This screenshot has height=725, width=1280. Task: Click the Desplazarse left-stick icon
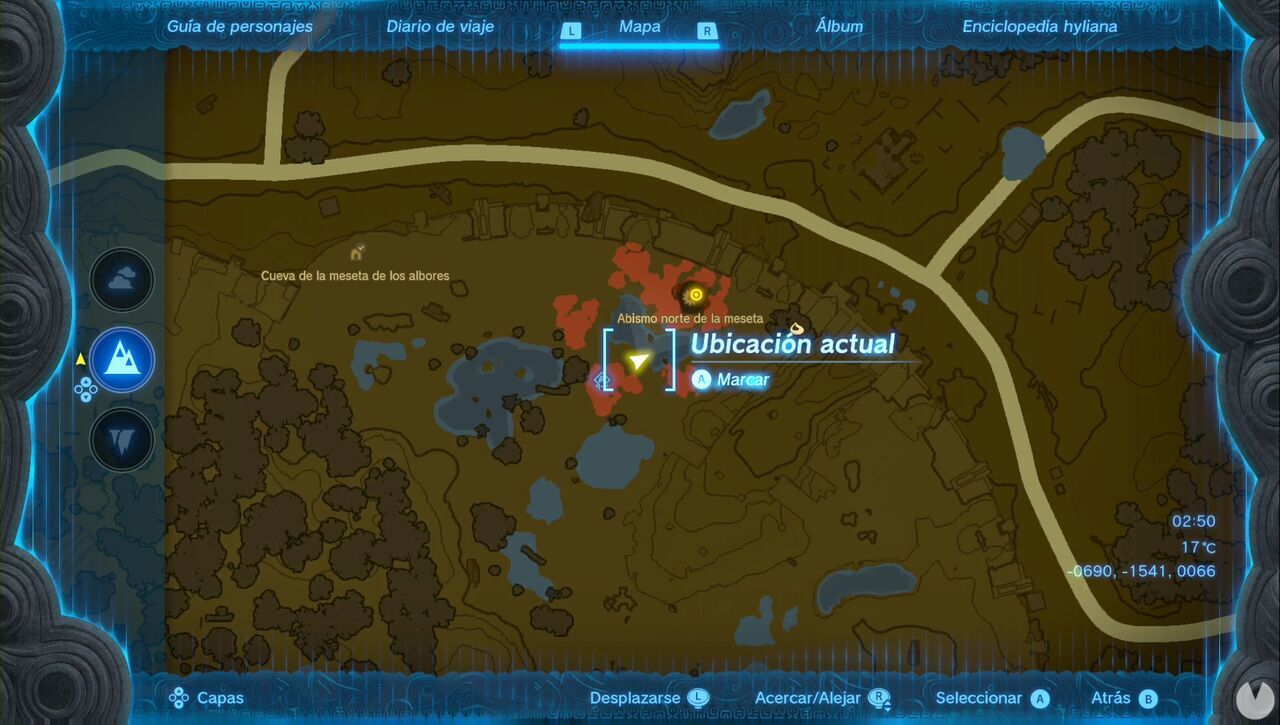click(697, 697)
